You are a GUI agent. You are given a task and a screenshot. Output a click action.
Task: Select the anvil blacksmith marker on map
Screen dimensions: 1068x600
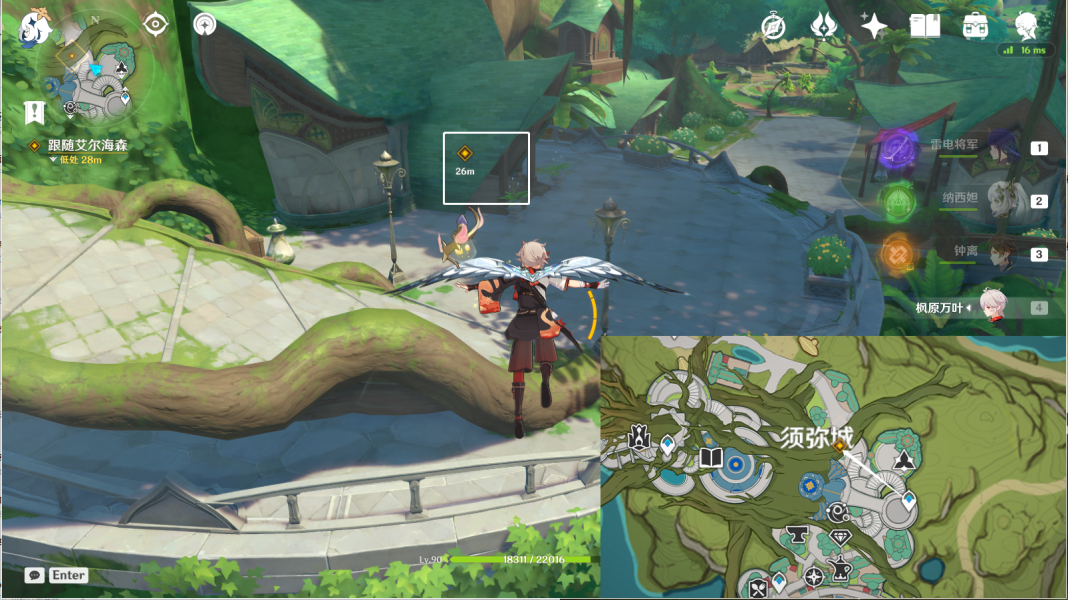(797, 533)
